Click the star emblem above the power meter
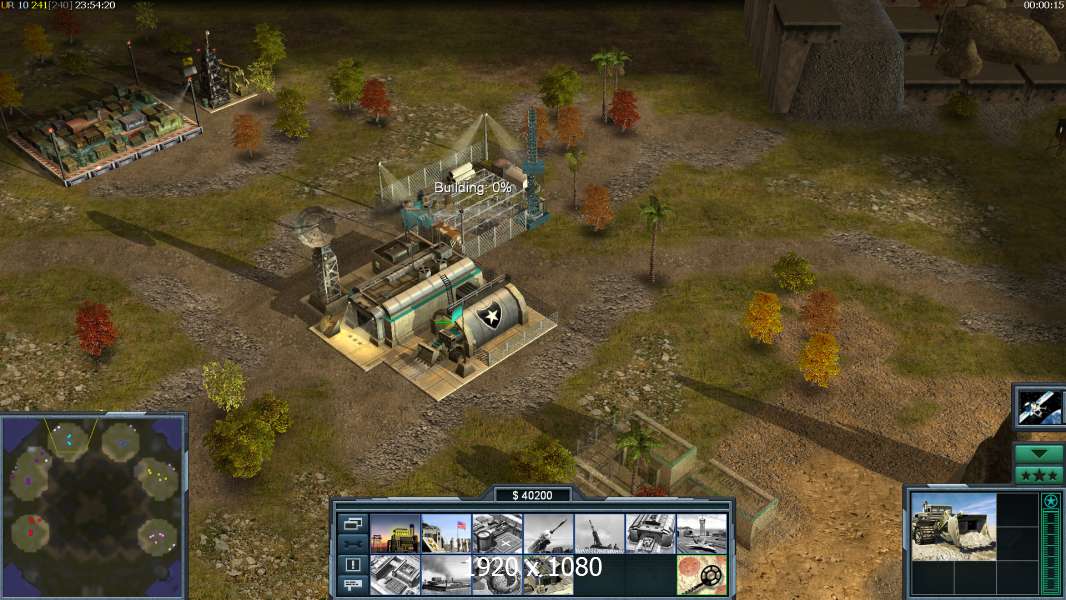 (x=1051, y=501)
